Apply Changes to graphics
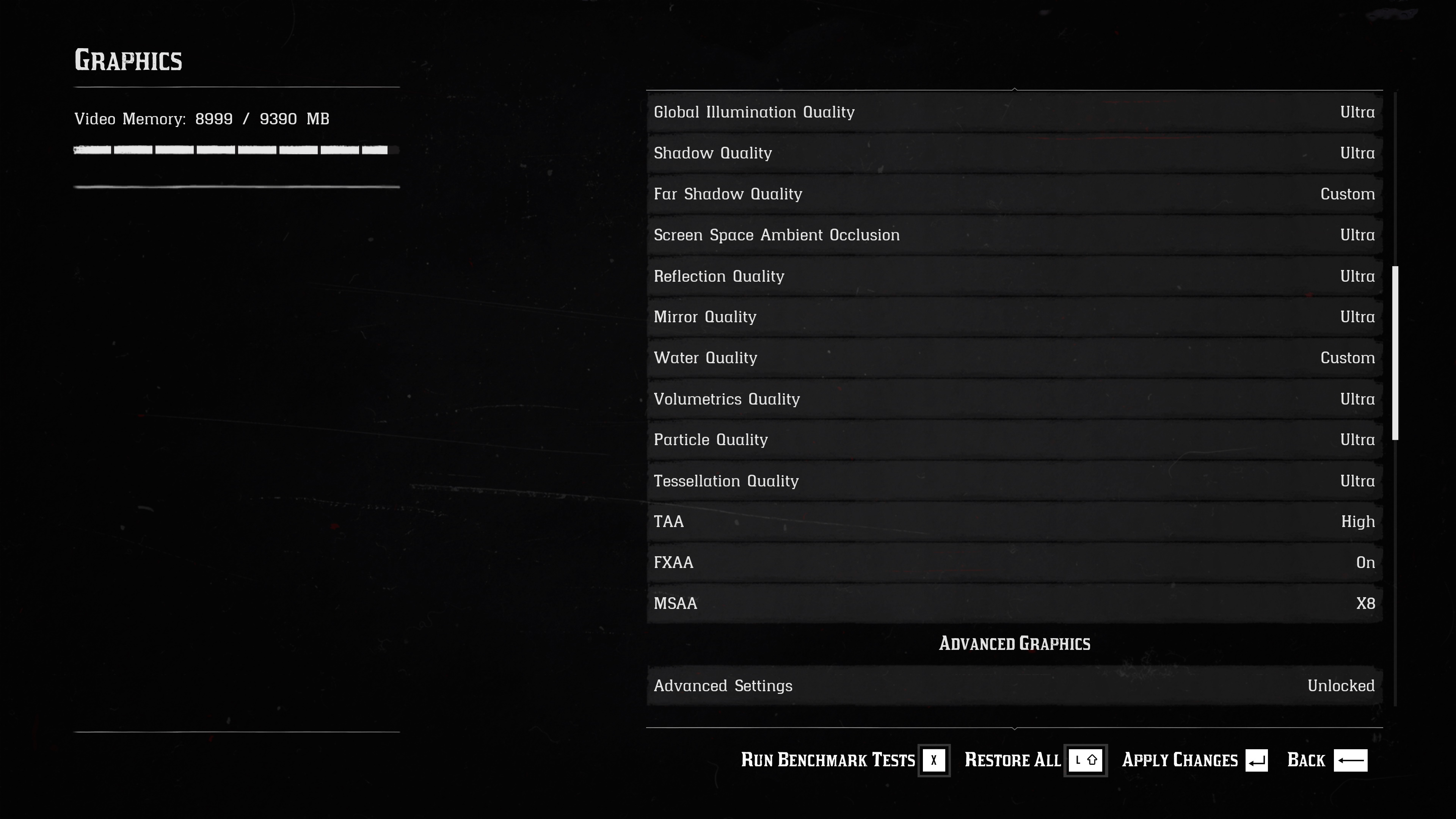 point(1194,760)
